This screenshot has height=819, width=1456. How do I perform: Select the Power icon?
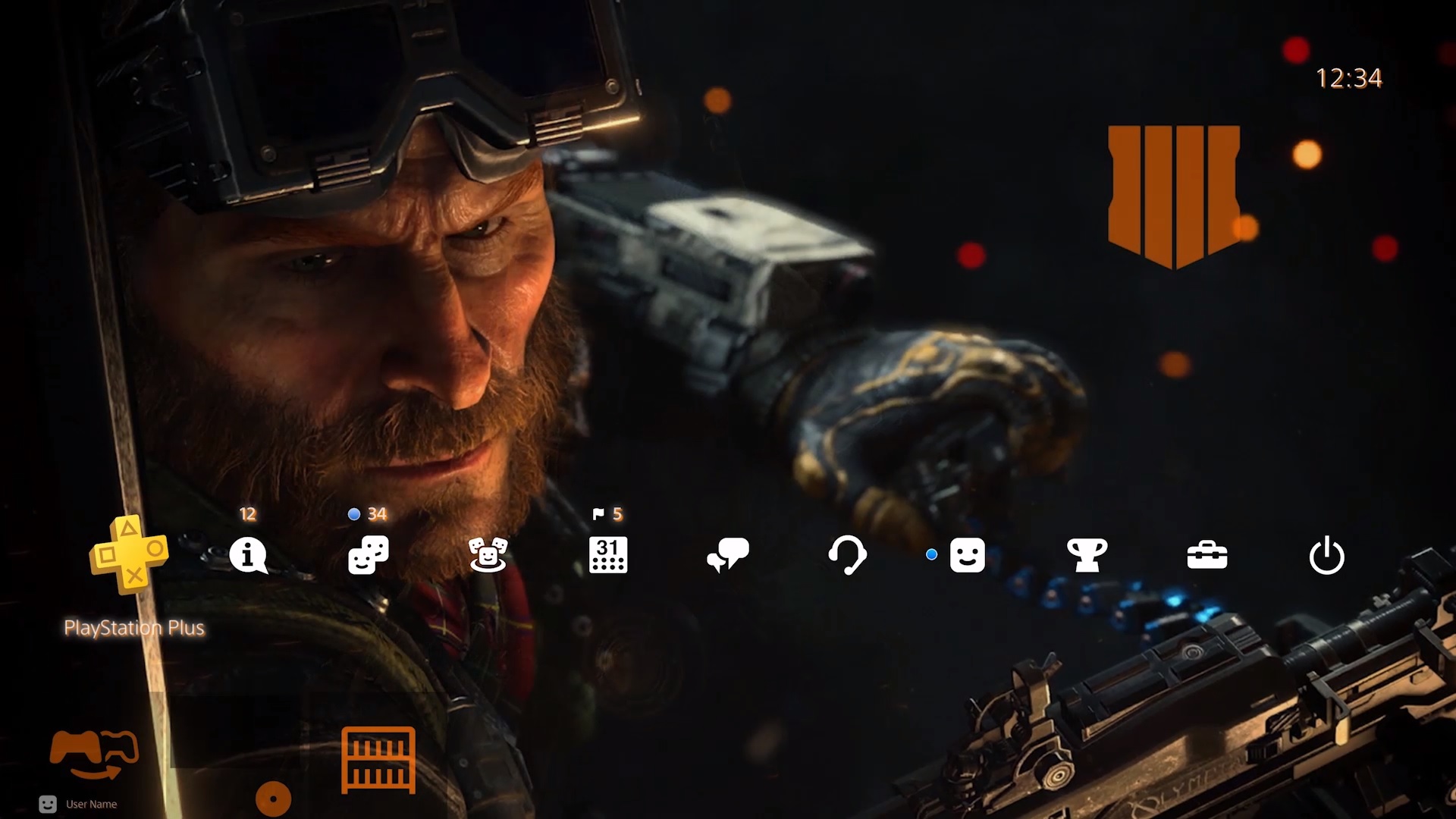tap(1328, 556)
